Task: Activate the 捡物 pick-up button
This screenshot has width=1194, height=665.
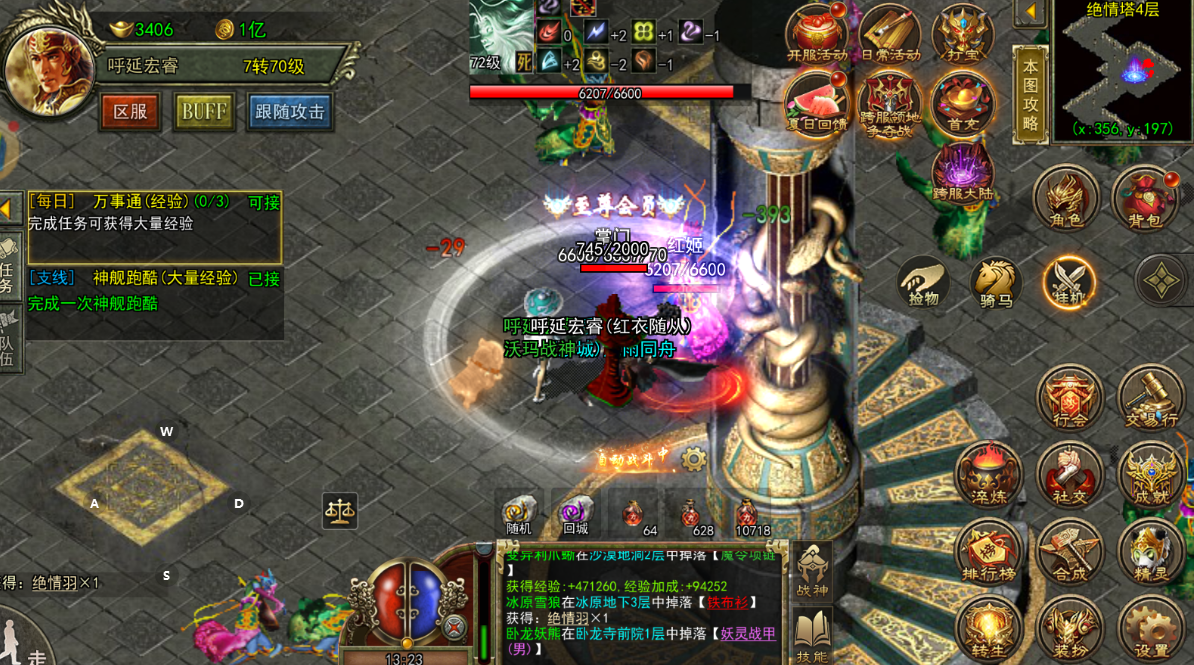Action: pos(923,283)
